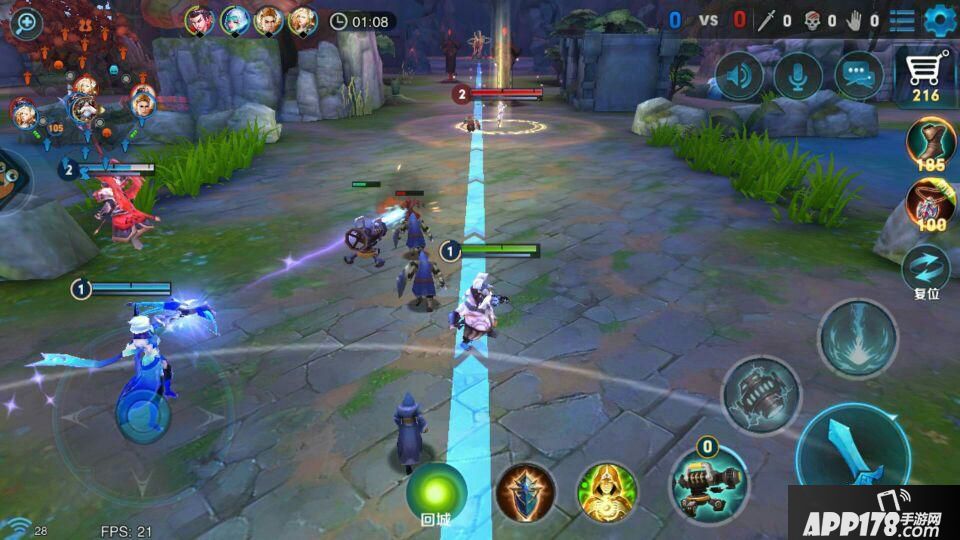The width and height of the screenshot is (960, 540).
Task: Activate the cannon turret skill
Action: pos(709,483)
